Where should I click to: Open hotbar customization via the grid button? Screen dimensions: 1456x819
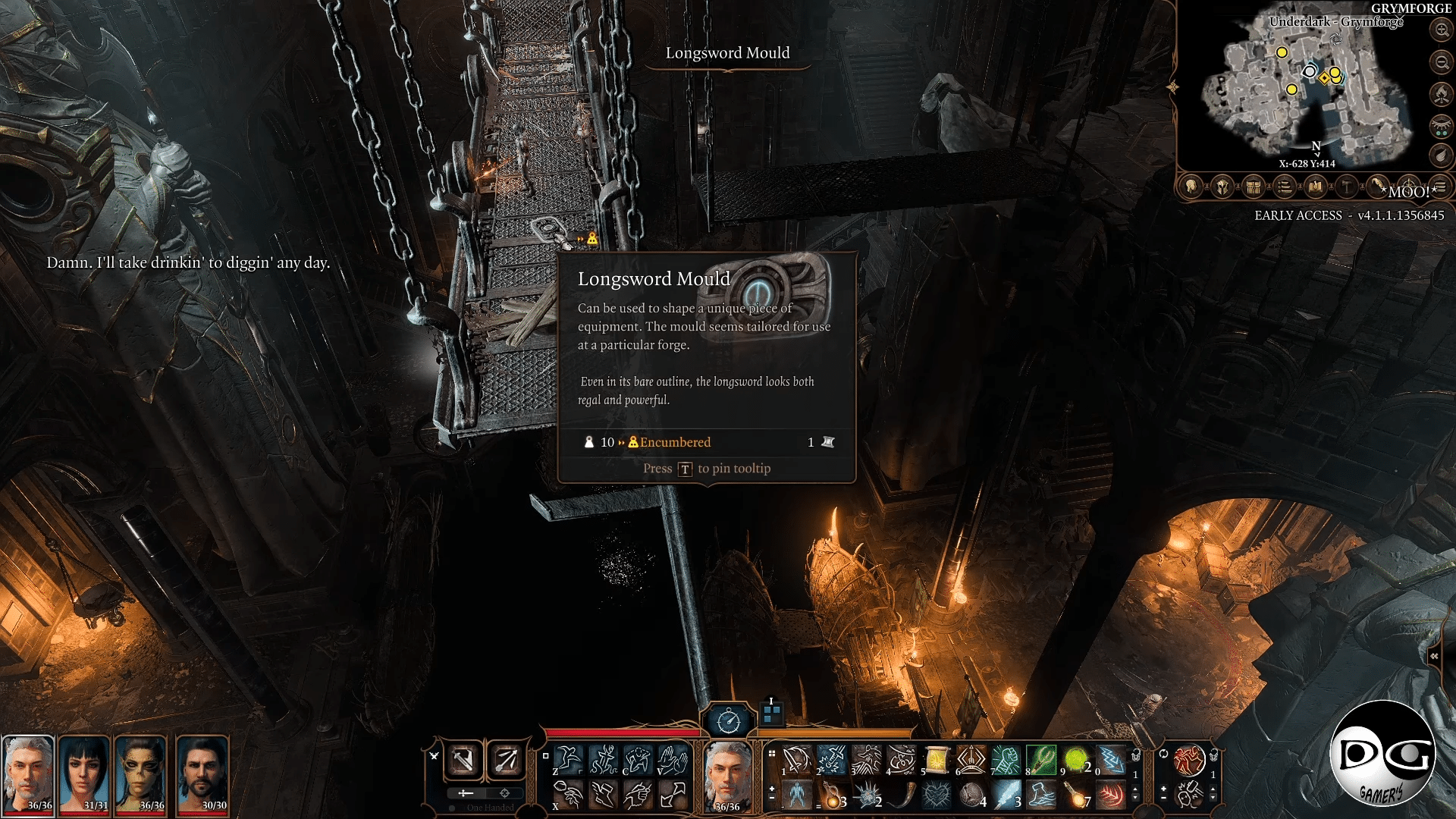tap(770, 753)
